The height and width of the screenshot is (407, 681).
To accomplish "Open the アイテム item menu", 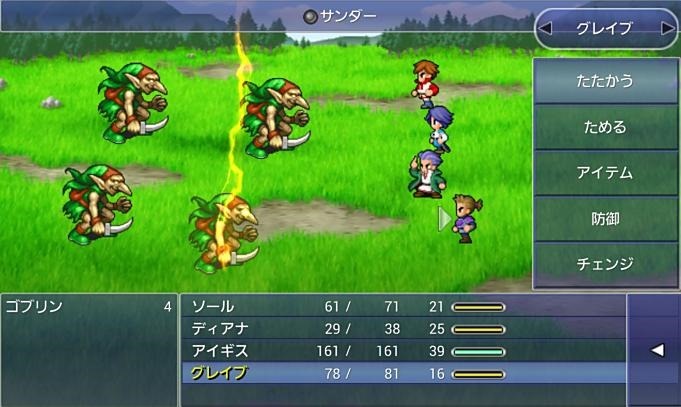I will 605,173.
